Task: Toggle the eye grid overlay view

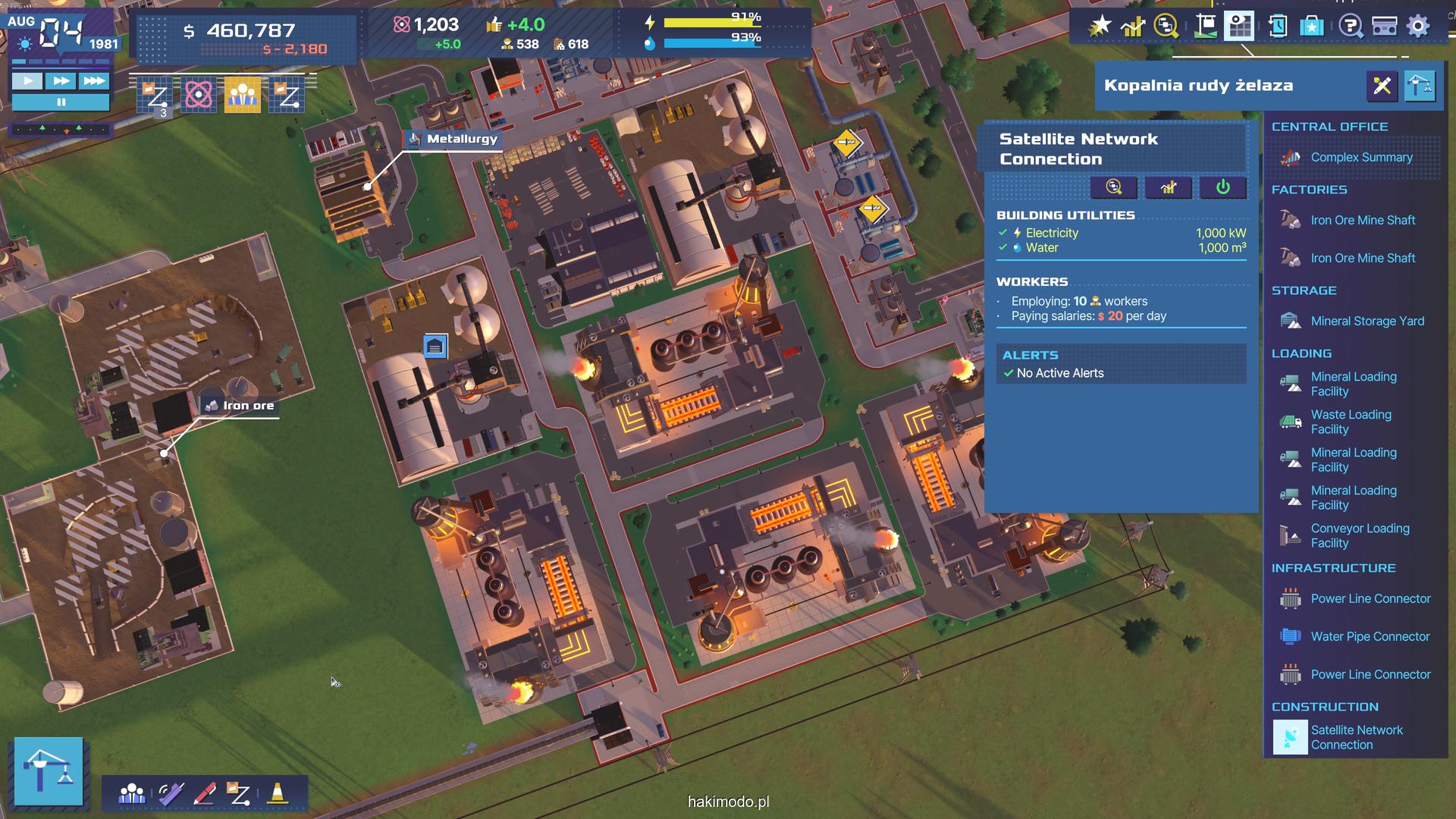Action: coord(1239,27)
